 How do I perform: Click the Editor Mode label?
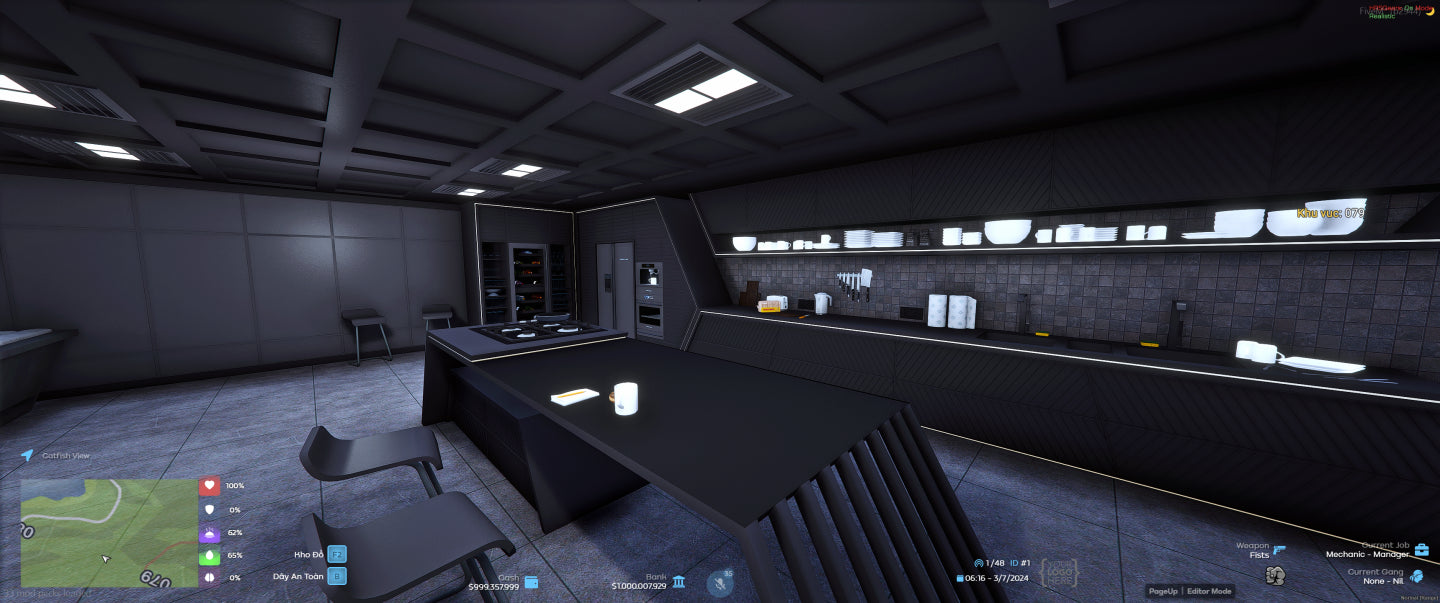(x=1209, y=592)
